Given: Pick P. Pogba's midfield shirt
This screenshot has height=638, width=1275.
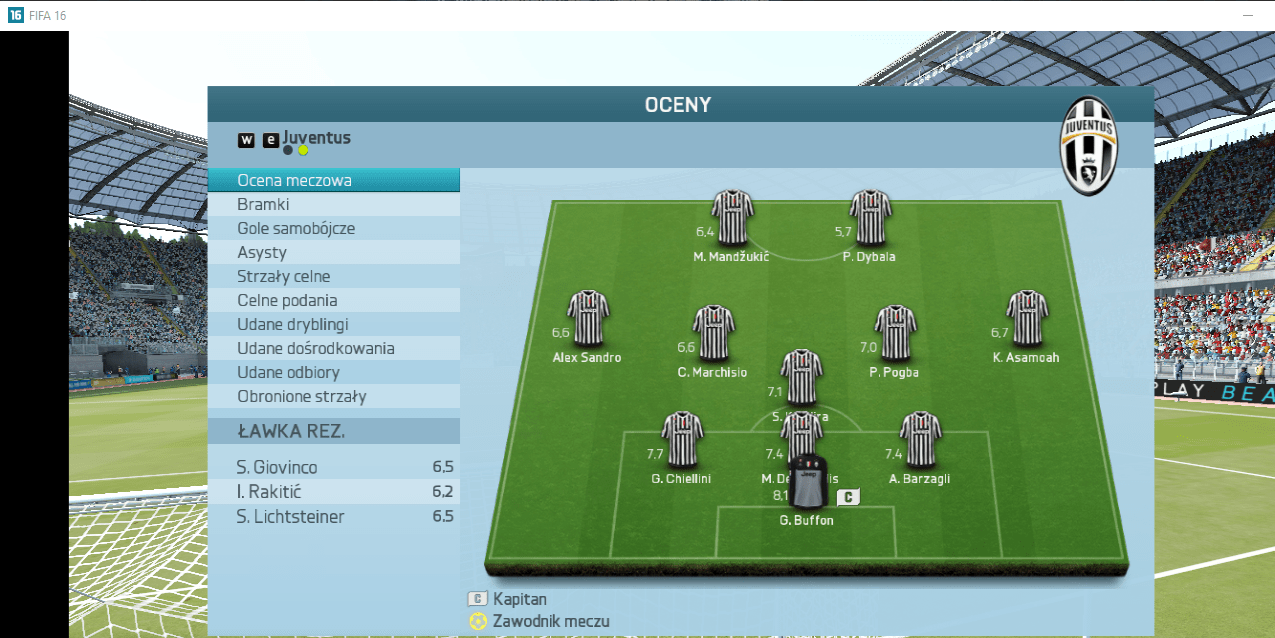Looking at the screenshot, I should (895, 333).
